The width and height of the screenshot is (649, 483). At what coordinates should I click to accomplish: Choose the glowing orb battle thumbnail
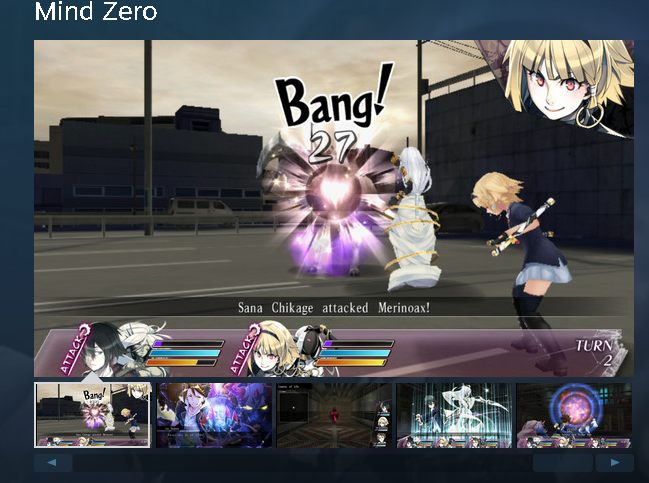point(574,414)
